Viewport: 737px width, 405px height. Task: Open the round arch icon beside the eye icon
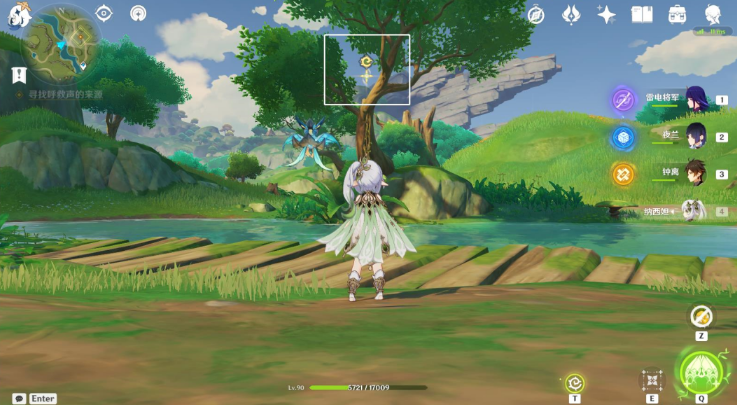[x=138, y=13]
